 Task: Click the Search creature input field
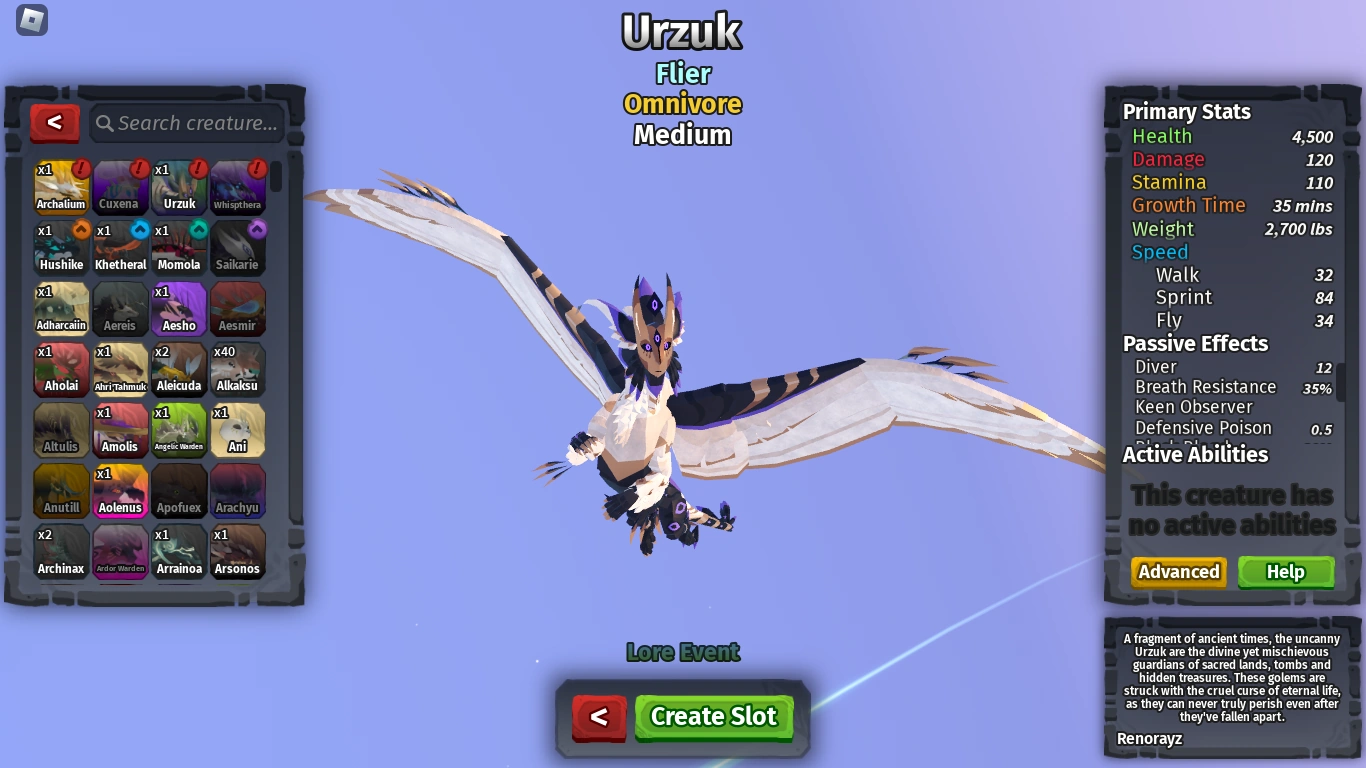tap(185, 123)
